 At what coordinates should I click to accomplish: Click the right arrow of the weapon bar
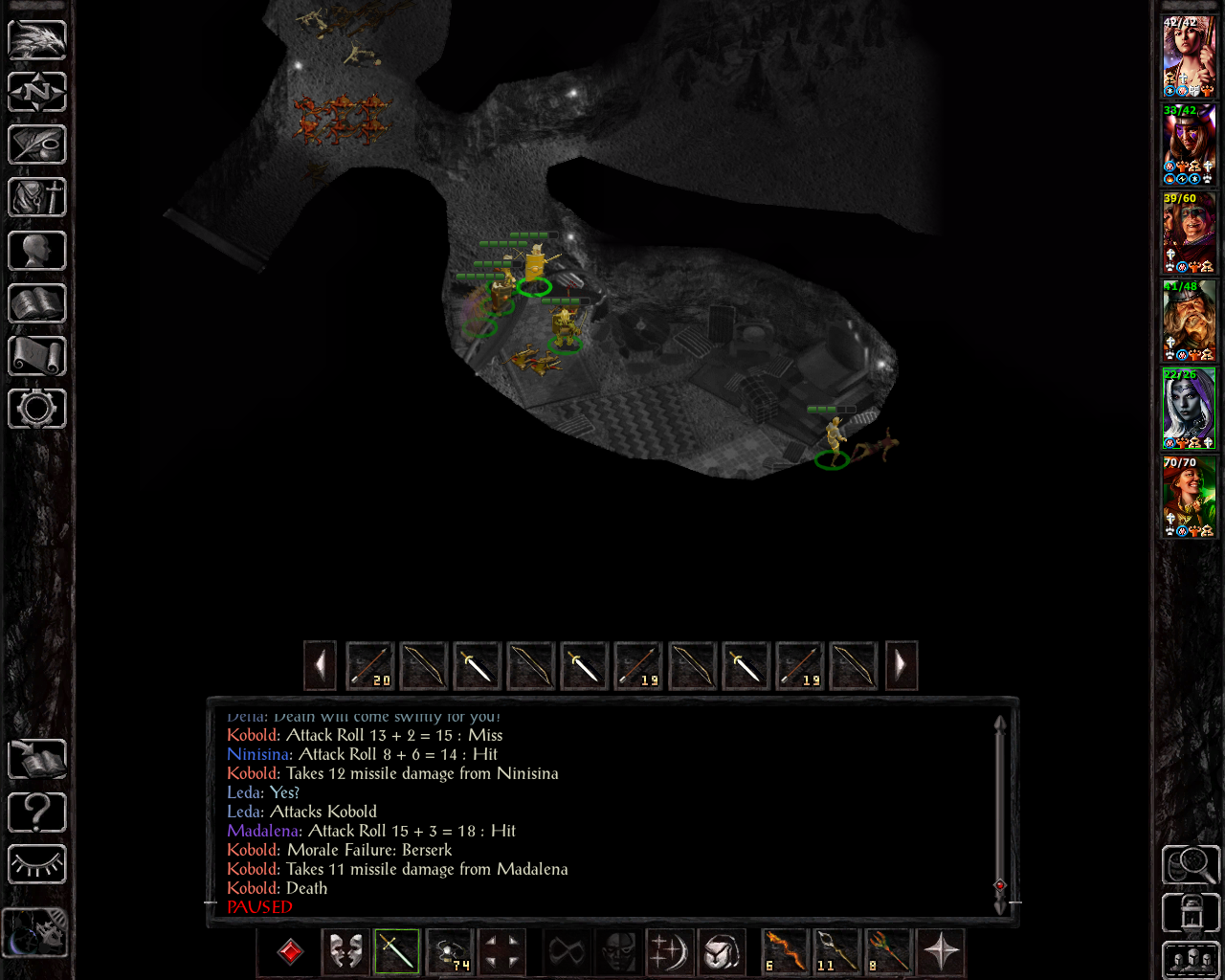[901, 665]
